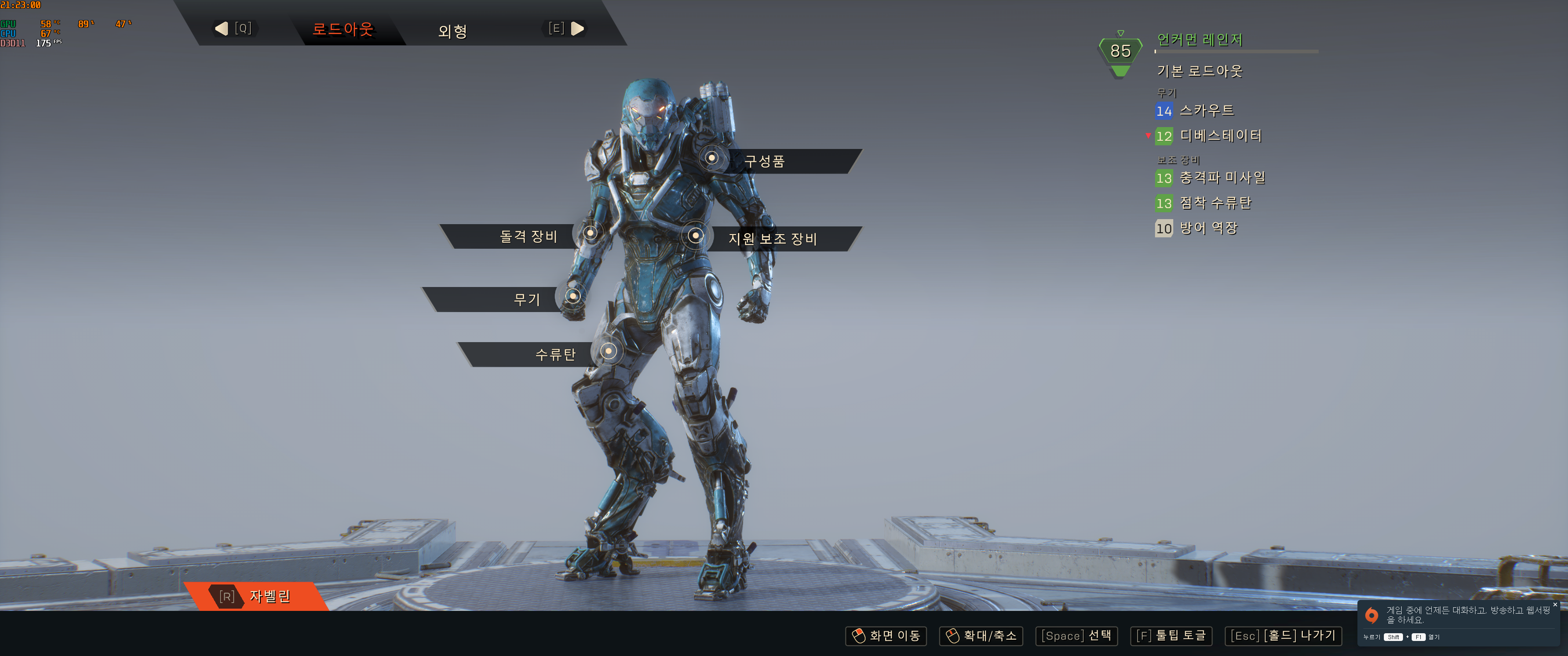Close the Origin overlay notification
1568x656 pixels.
coord(1555,605)
